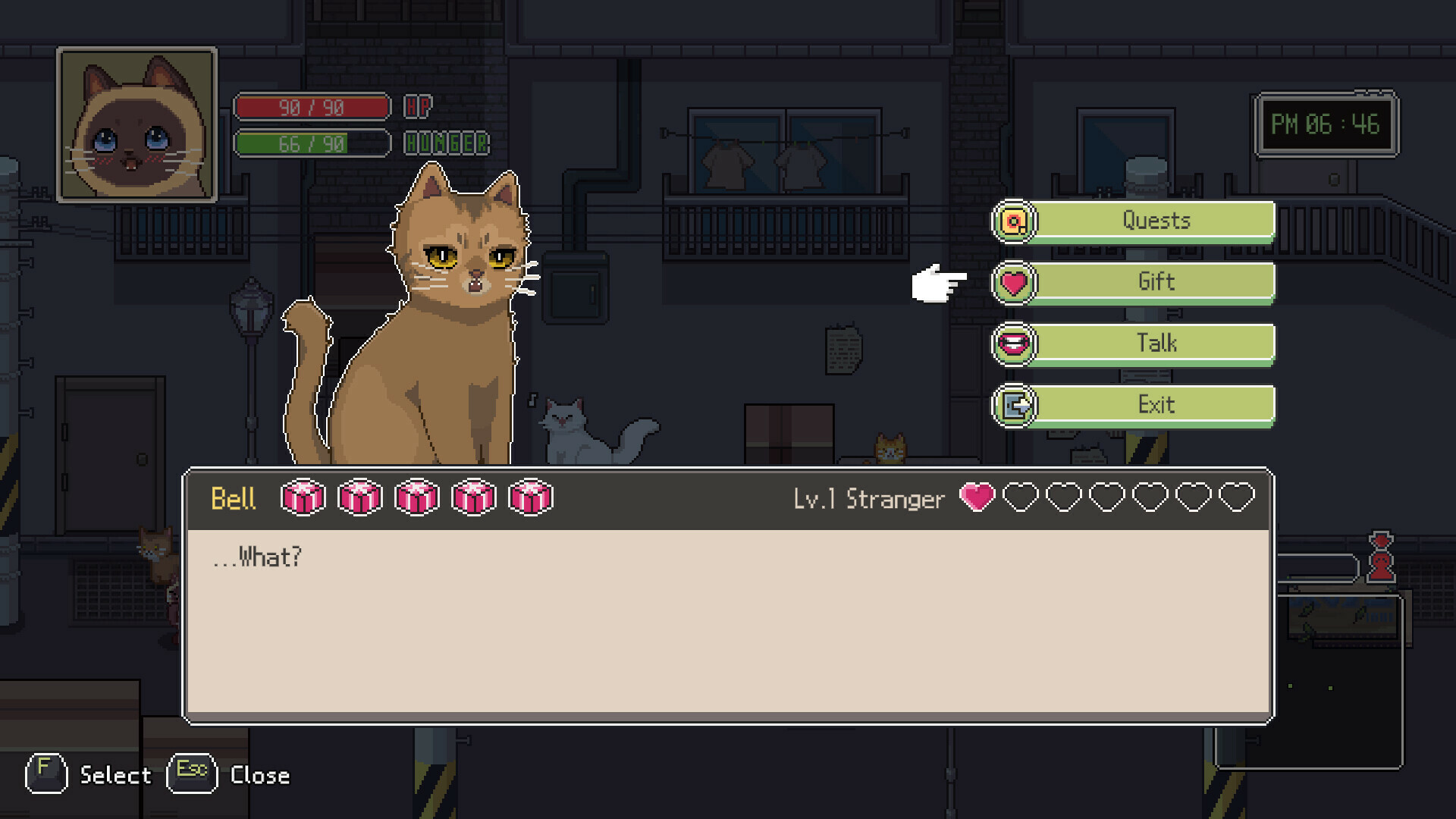The image size is (1456, 819).
Task: Click the mouth icon next to Talk
Action: tap(1013, 344)
